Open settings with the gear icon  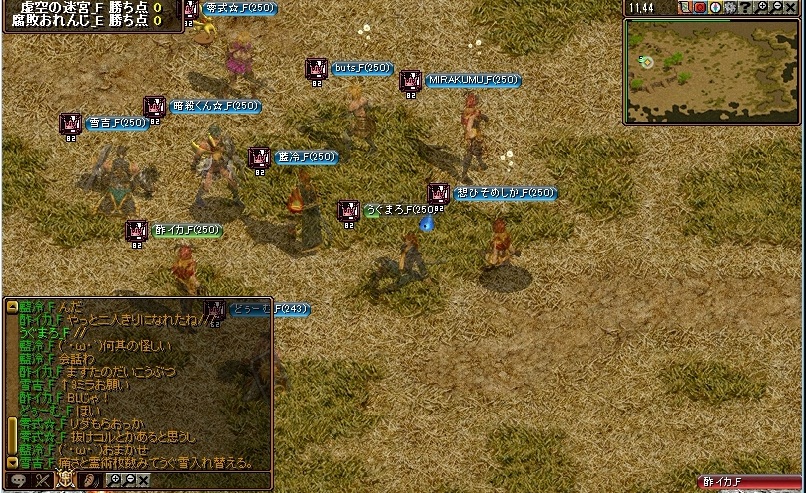click(730, 8)
